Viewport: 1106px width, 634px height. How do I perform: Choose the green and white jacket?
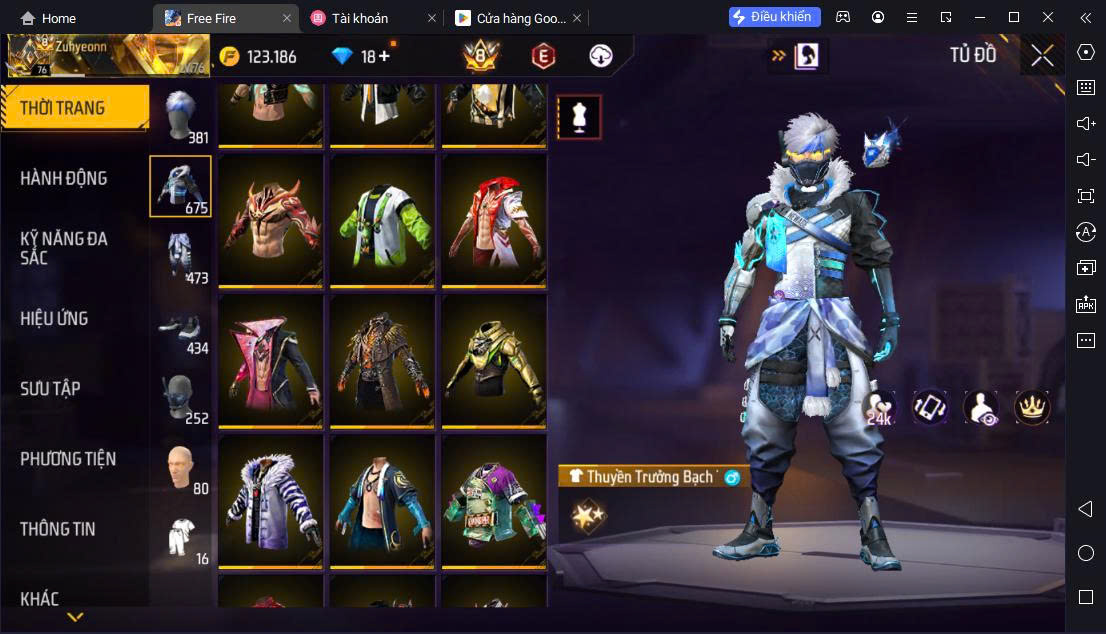point(383,219)
